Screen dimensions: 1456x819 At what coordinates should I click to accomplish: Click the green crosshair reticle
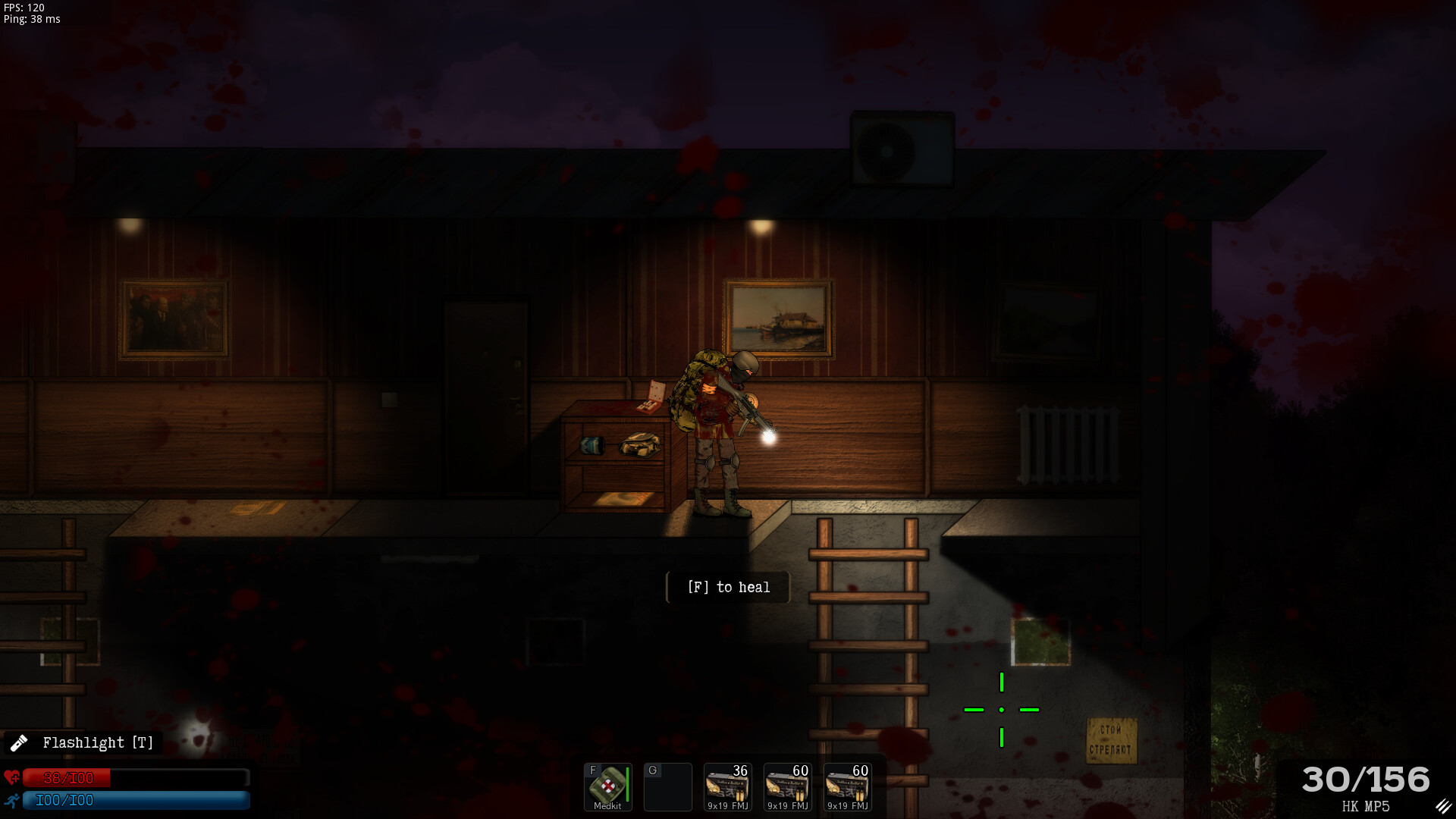tap(1002, 709)
